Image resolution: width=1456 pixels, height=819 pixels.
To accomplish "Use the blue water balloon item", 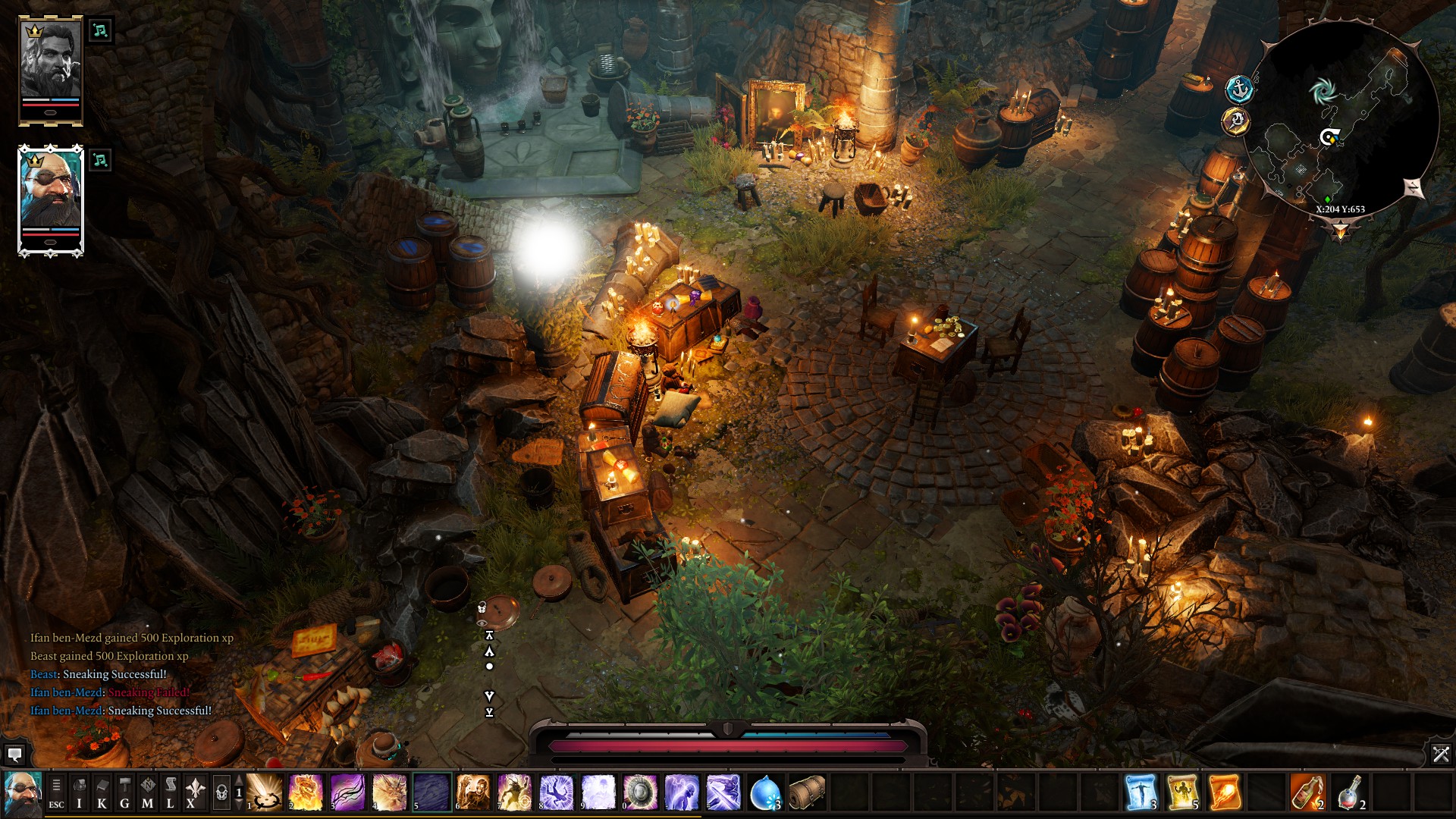I will tap(764, 793).
